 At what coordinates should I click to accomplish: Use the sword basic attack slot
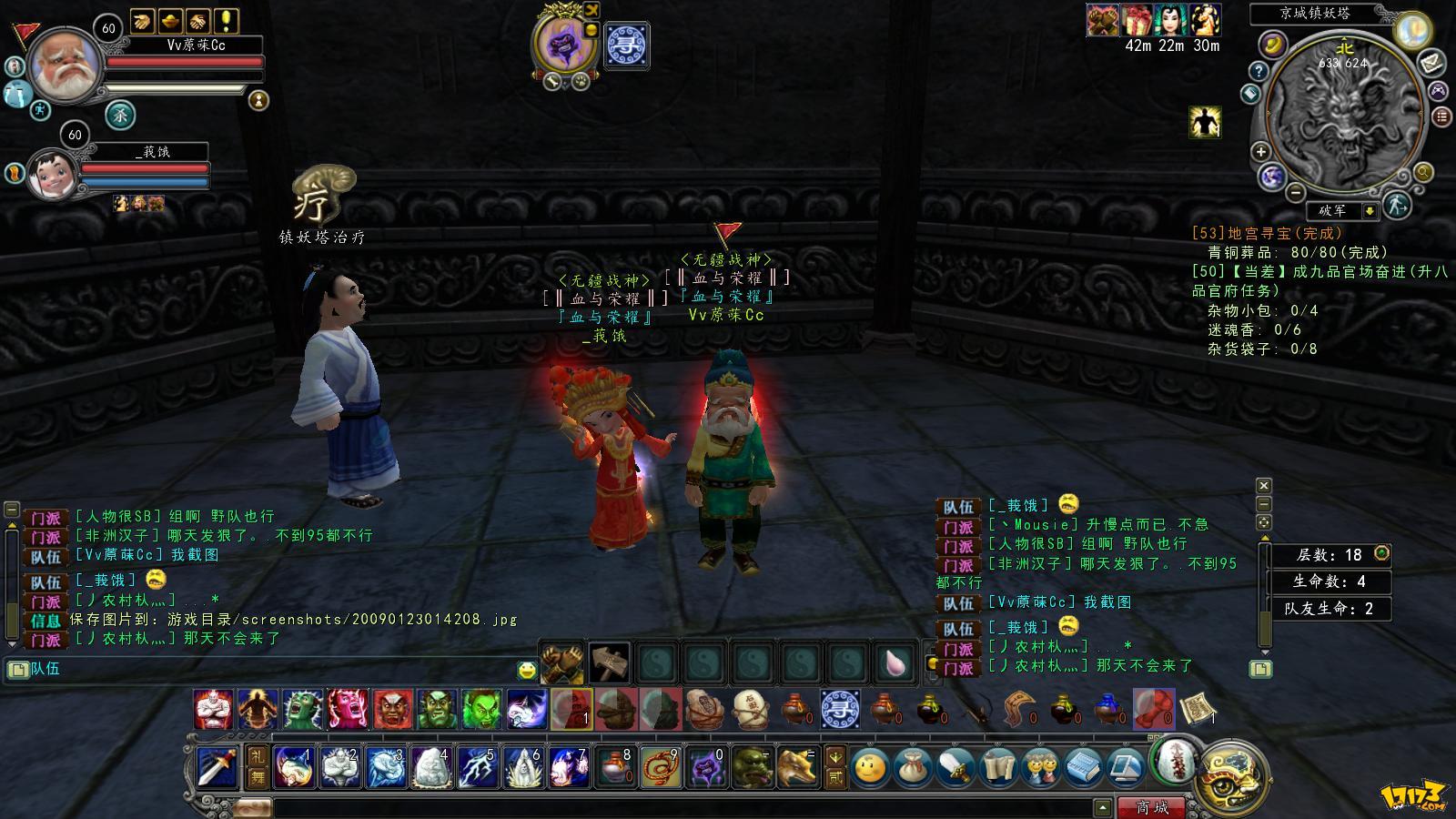(x=217, y=767)
